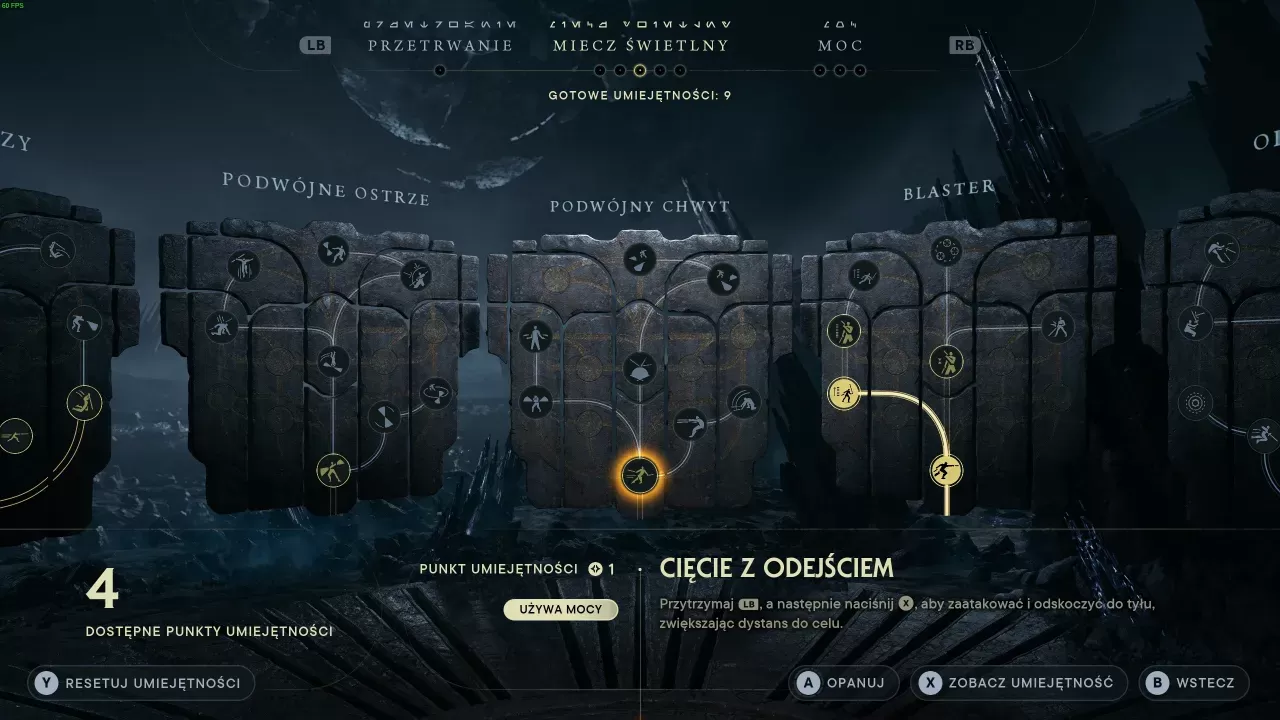The image size is (1280, 720).
Task: Pick the bottom unlocked node in Blaster tree
Action: (x=946, y=470)
